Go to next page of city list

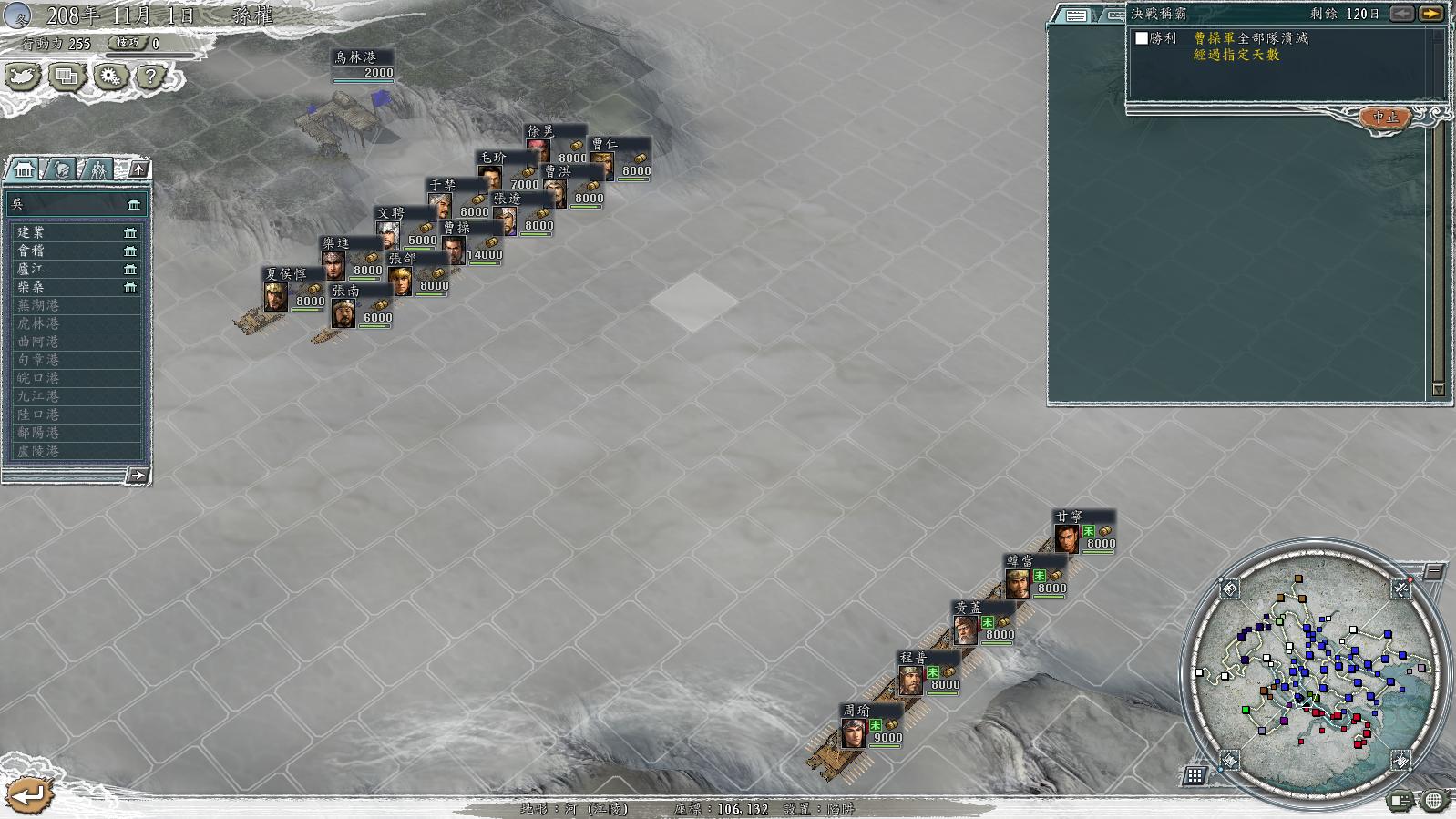point(137,475)
